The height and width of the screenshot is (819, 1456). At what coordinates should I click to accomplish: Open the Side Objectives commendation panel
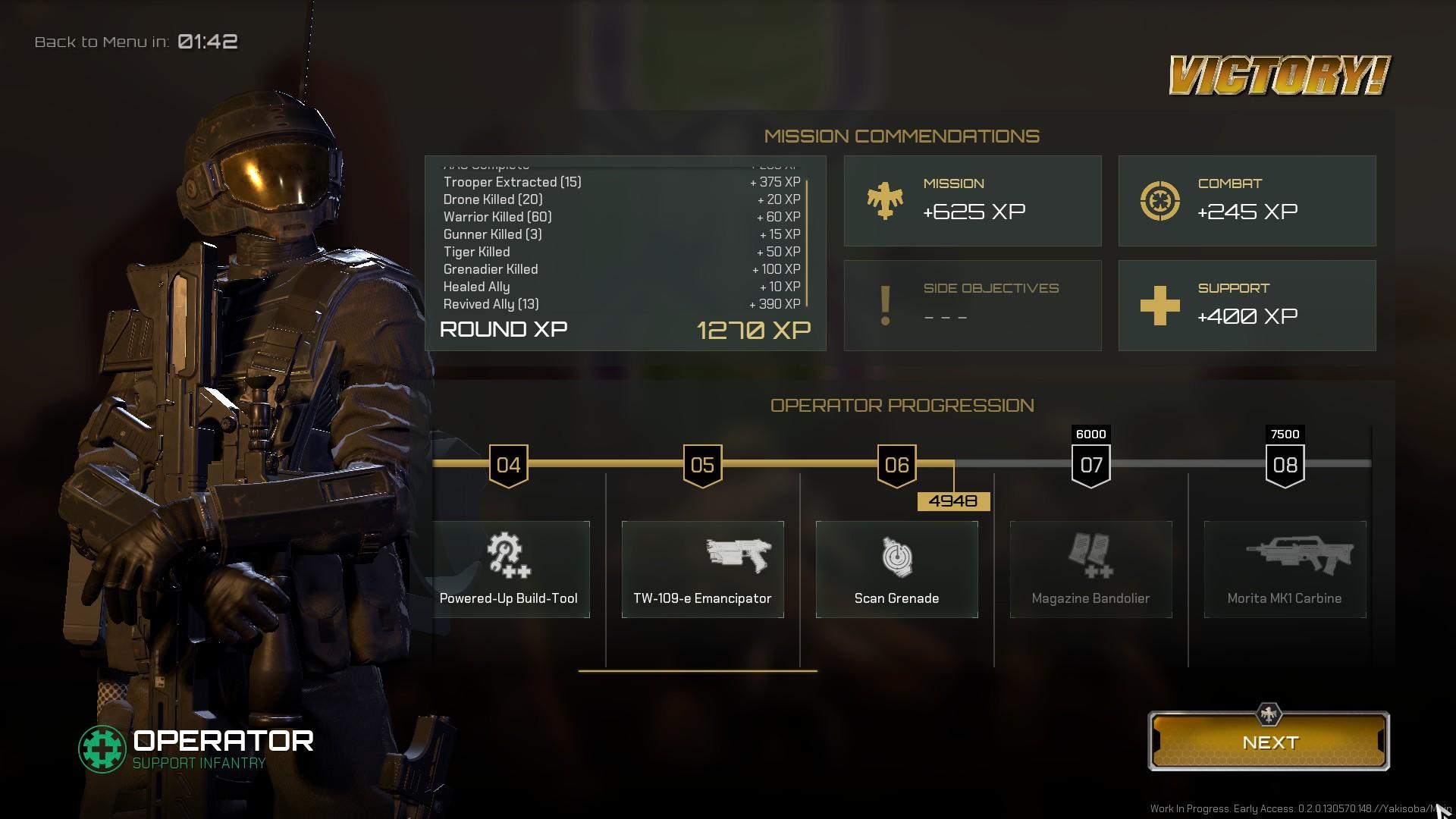pyautogui.click(x=972, y=306)
